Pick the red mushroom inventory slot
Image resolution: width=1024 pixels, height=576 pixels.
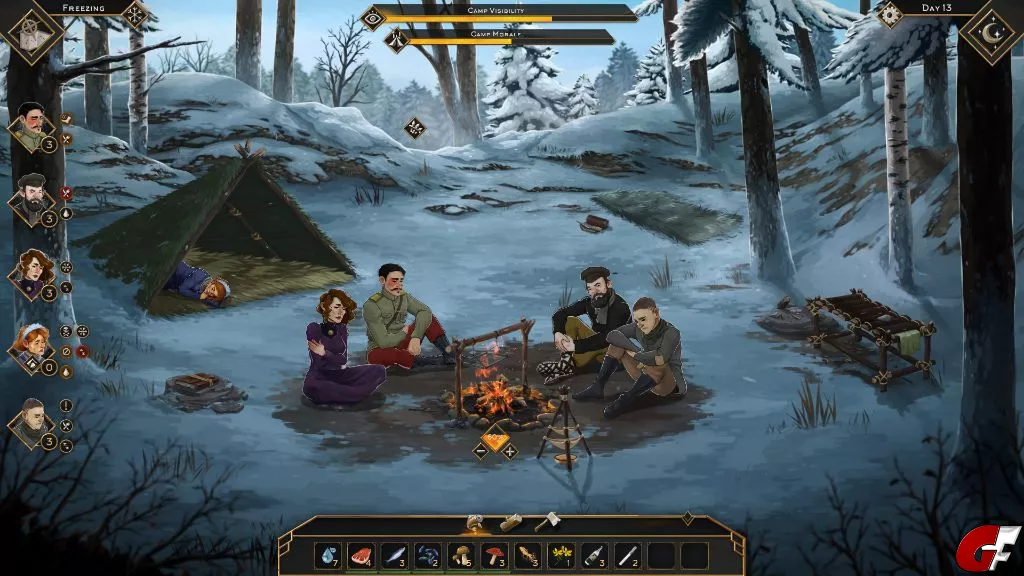pyautogui.click(x=494, y=556)
